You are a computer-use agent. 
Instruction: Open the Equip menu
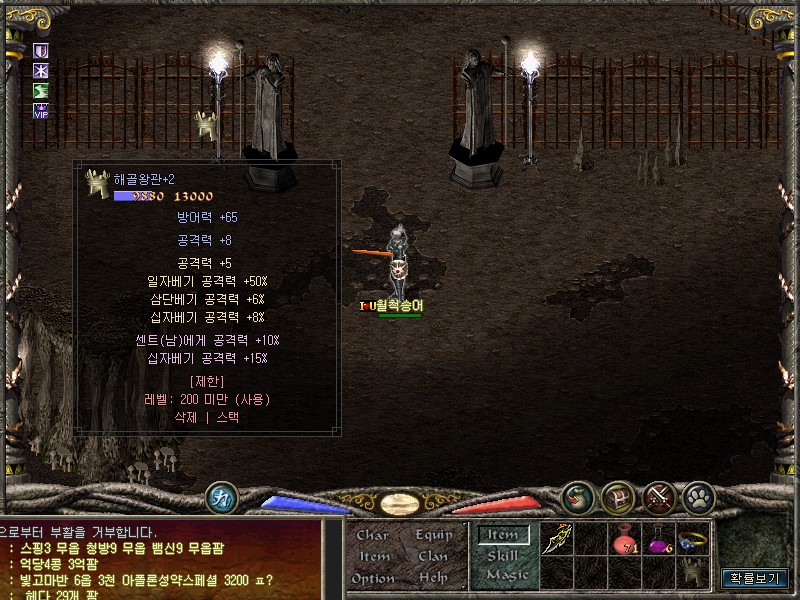coord(434,535)
